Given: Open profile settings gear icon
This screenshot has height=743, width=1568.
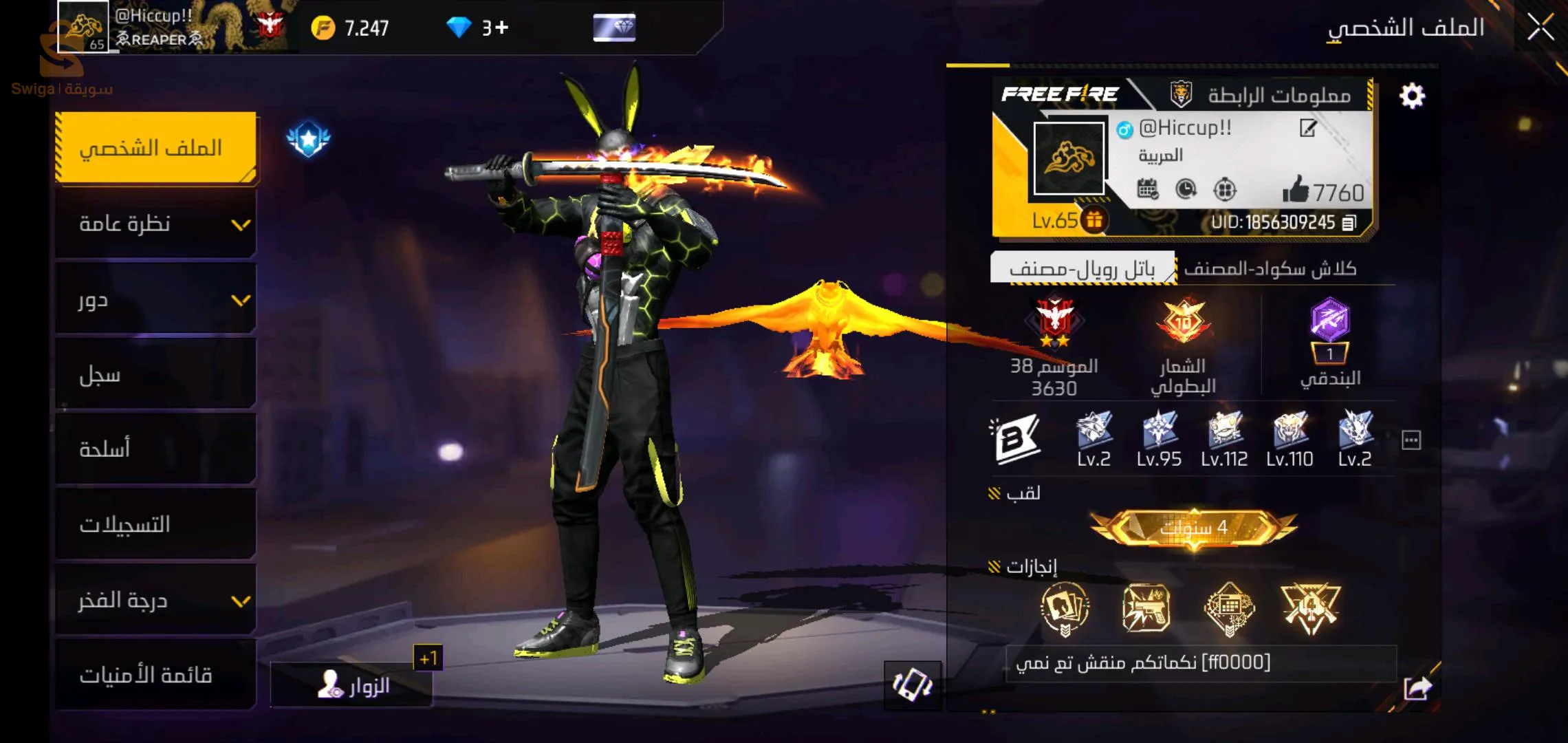Looking at the screenshot, I should (1412, 96).
